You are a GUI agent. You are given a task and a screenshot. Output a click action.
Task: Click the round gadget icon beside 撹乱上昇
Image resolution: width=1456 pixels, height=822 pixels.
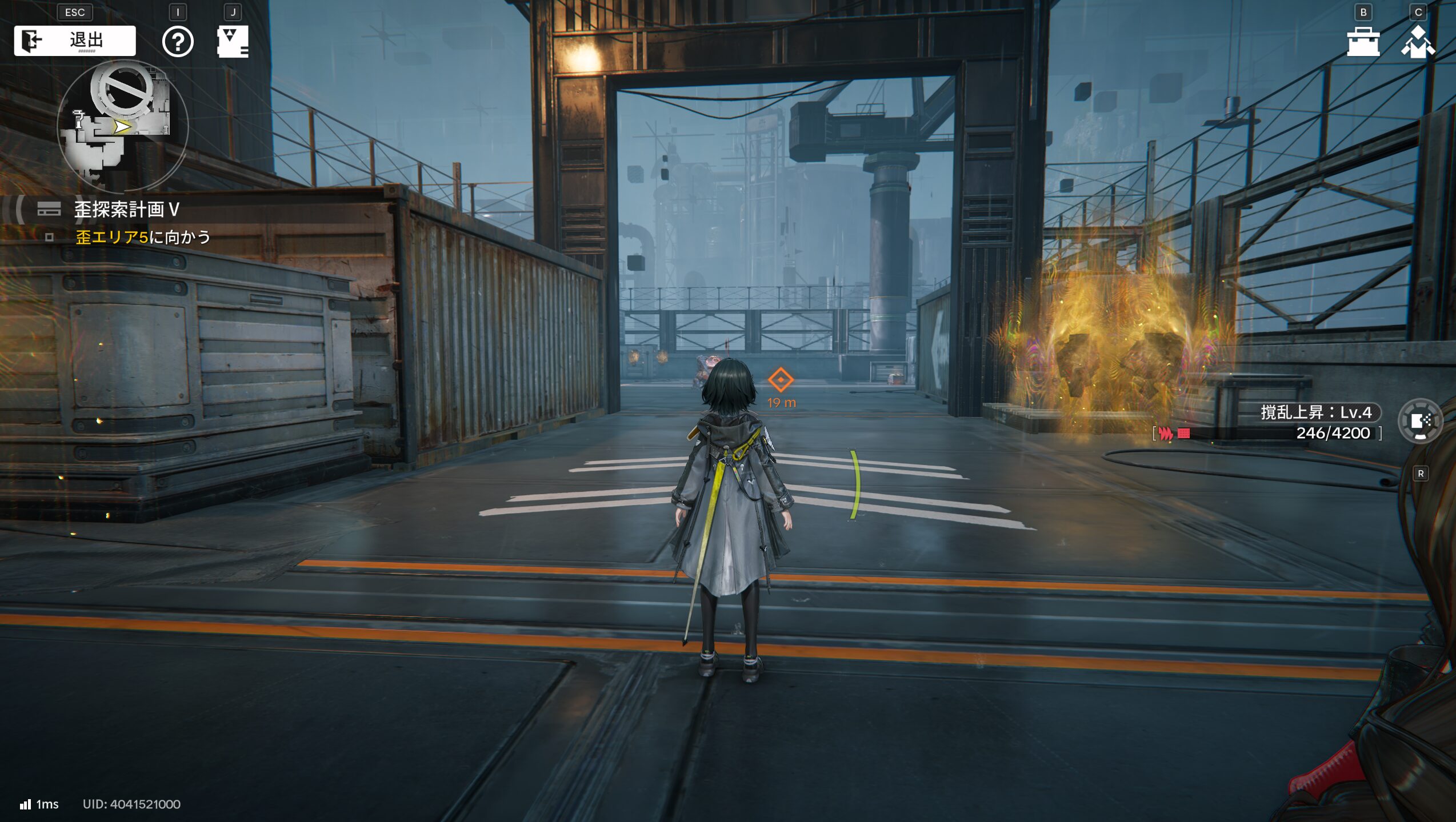pos(1420,422)
